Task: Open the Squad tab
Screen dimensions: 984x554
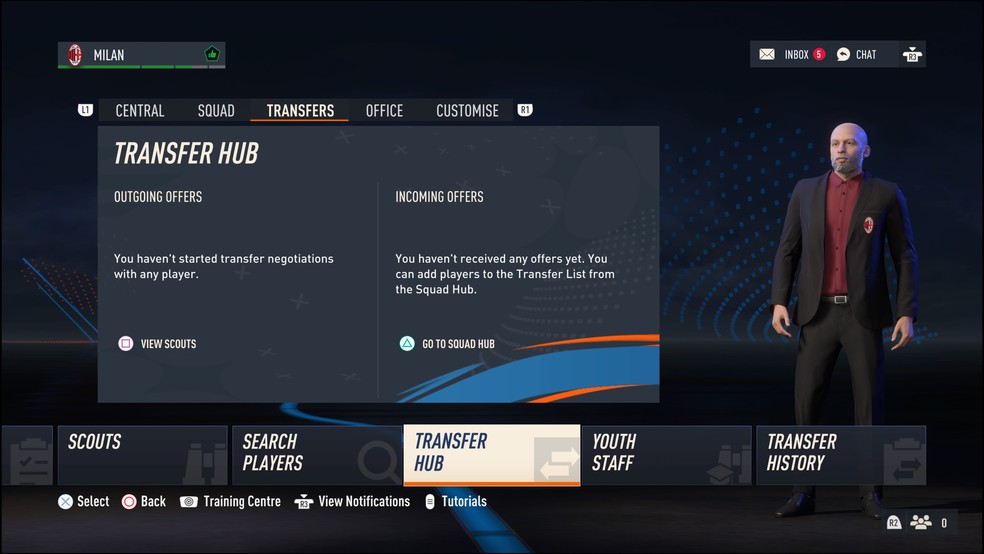Action: tap(216, 111)
